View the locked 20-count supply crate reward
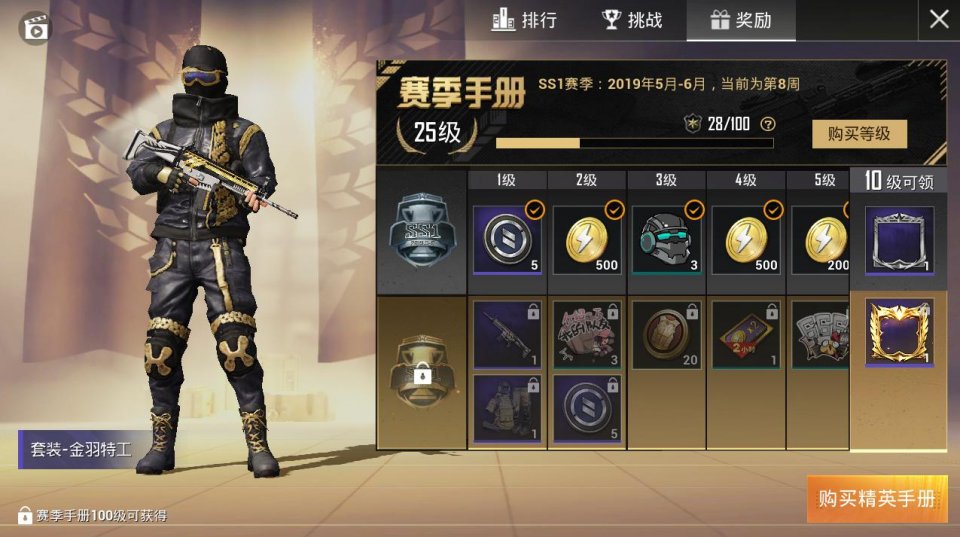The height and width of the screenshot is (537, 960). pyautogui.click(x=667, y=334)
